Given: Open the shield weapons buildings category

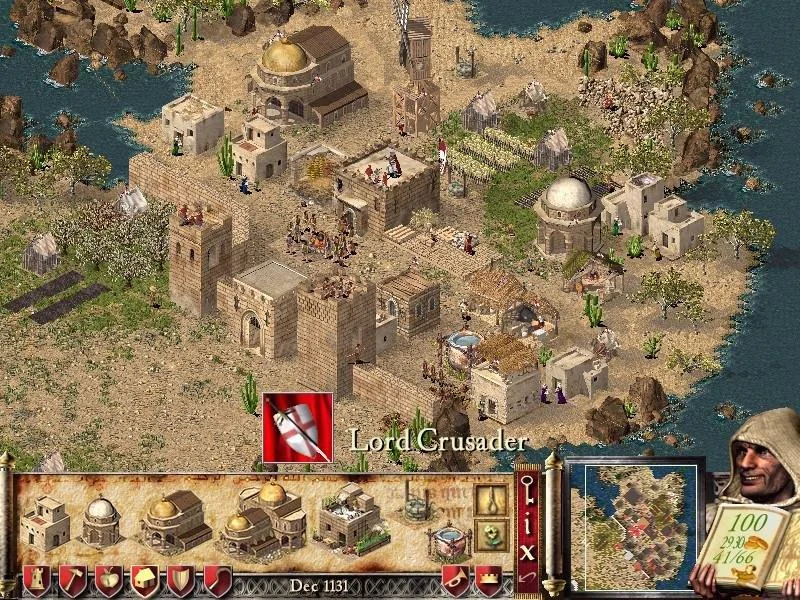Looking at the screenshot, I should tap(181, 581).
